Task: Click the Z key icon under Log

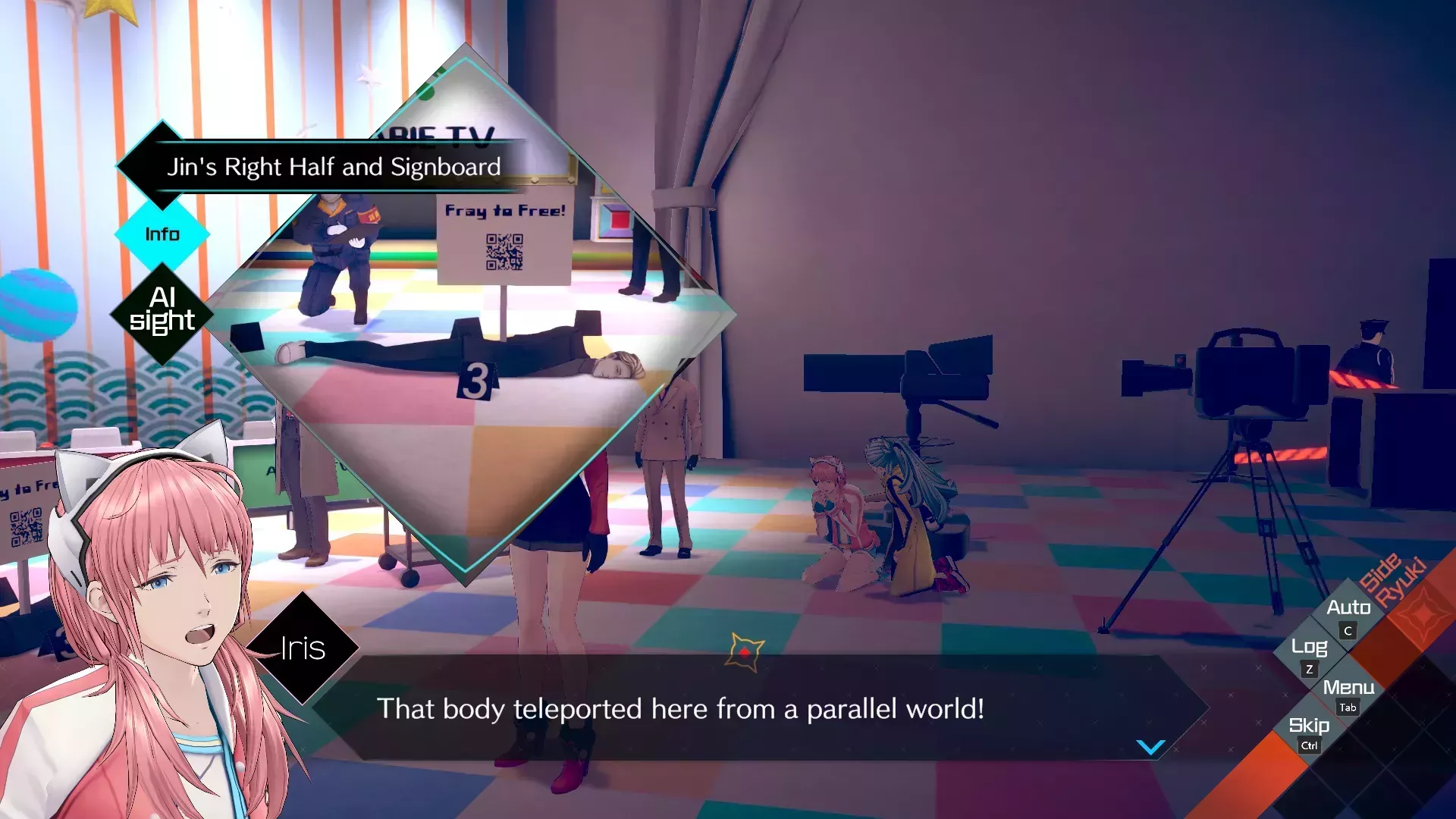Action: click(1310, 670)
